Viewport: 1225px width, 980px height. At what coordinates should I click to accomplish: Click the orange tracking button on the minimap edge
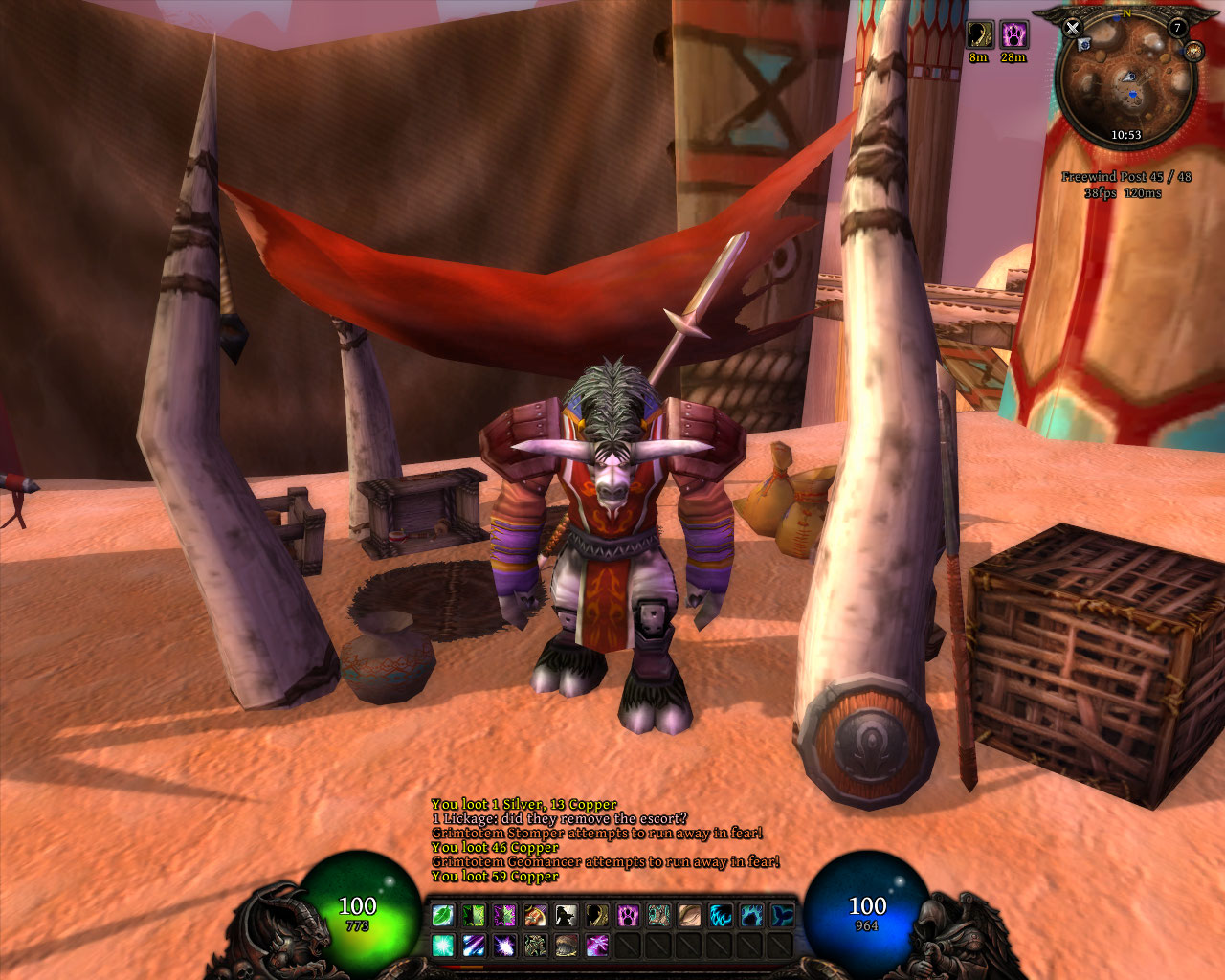[x=1192, y=51]
